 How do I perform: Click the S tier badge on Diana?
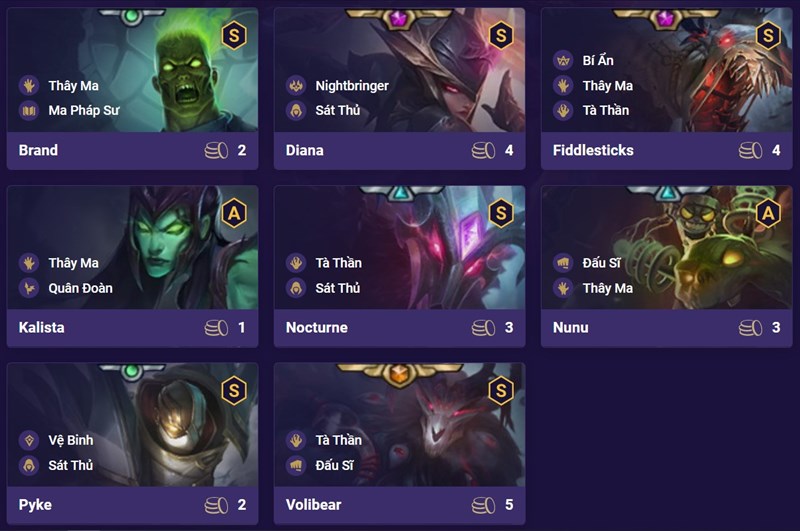point(500,36)
